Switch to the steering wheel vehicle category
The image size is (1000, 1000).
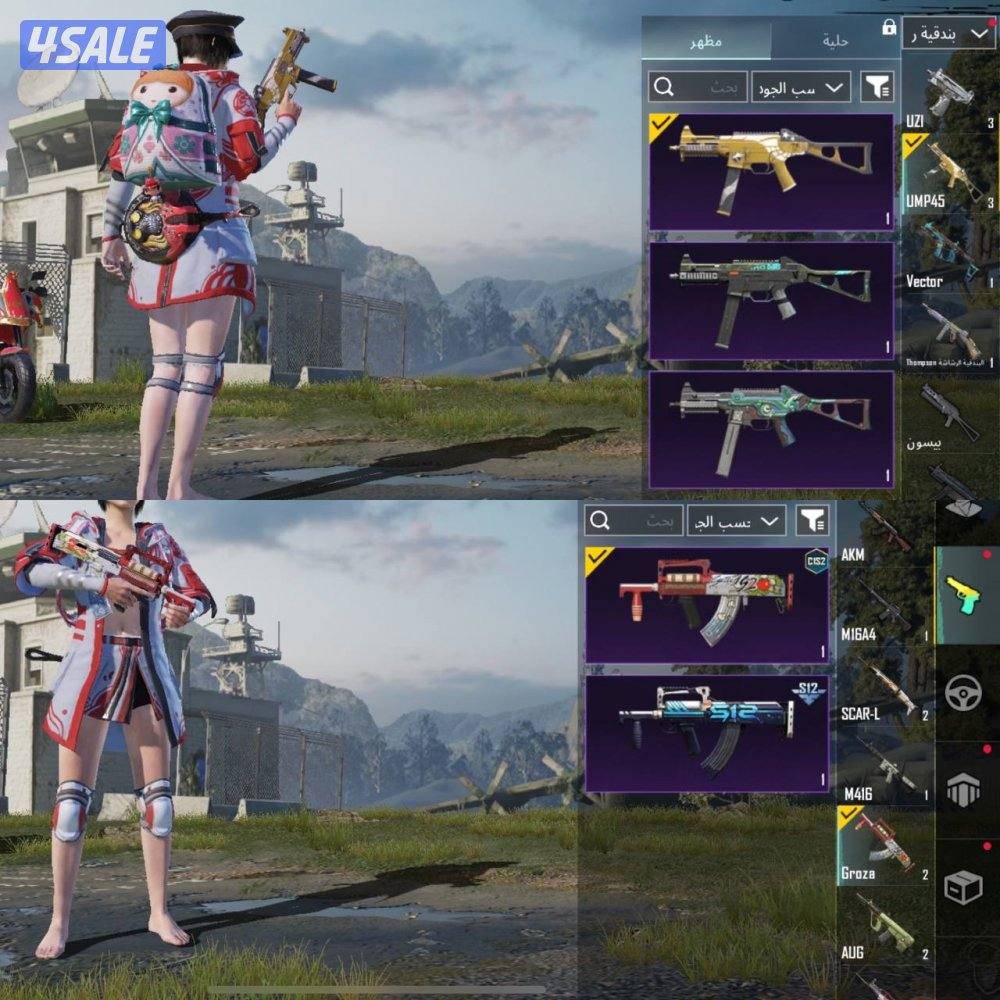pos(964,692)
